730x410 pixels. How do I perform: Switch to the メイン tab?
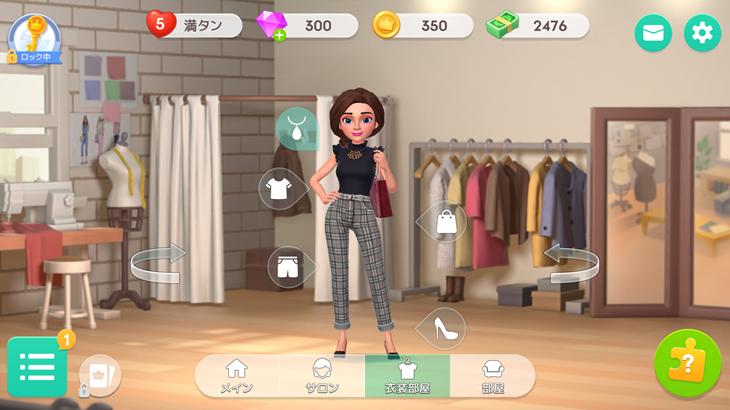pyautogui.click(x=237, y=376)
